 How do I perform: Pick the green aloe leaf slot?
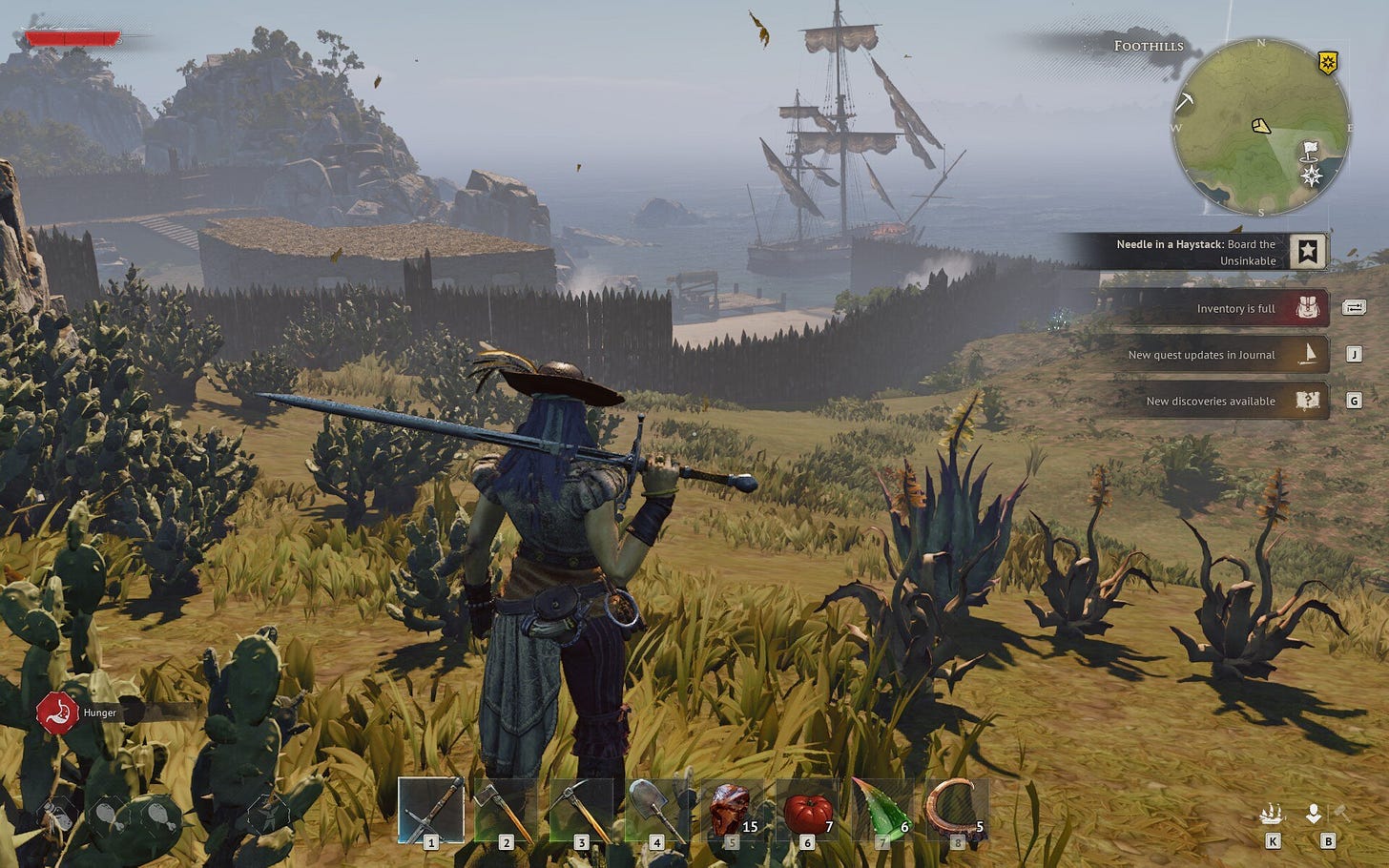tap(882, 811)
